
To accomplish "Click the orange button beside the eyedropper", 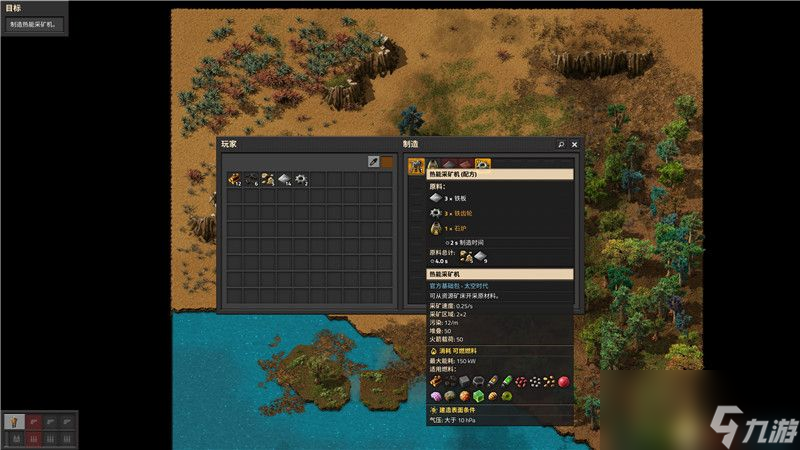I will coord(387,161).
